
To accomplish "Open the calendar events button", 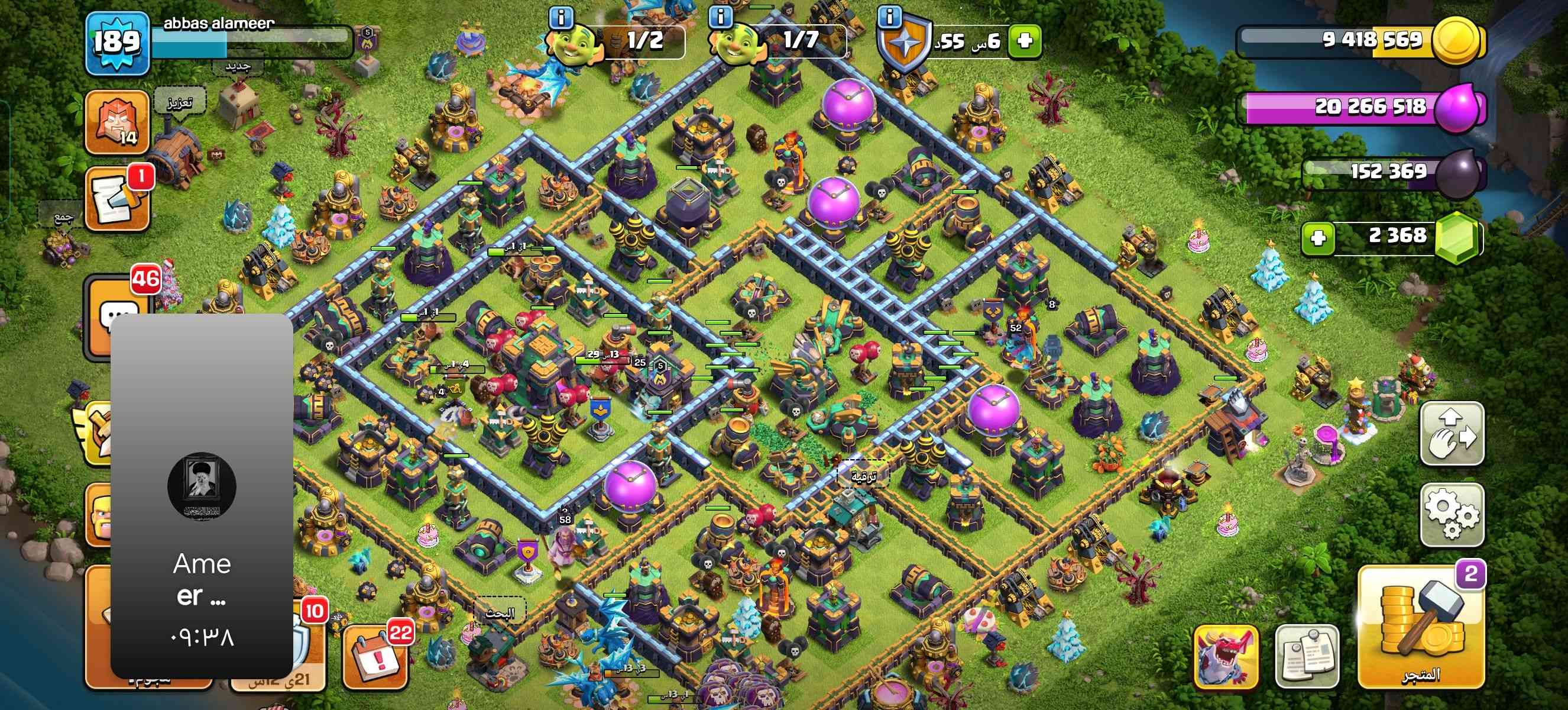I will click(375, 659).
